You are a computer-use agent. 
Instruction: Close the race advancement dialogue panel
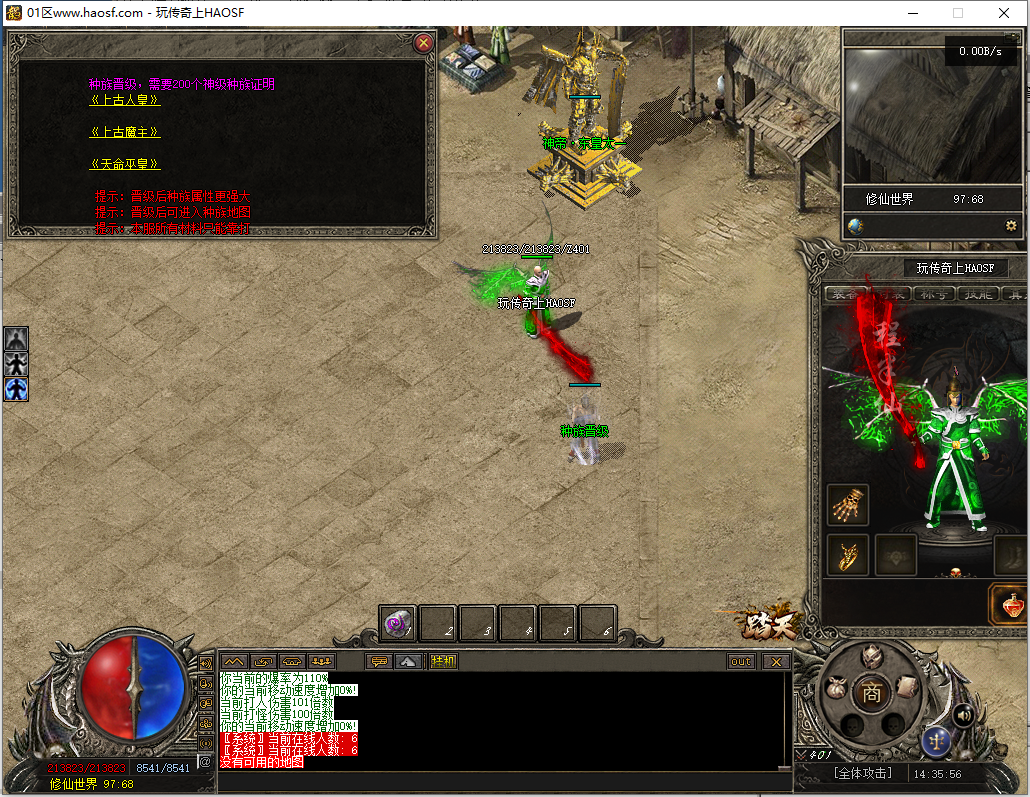click(x=424, y=43)
